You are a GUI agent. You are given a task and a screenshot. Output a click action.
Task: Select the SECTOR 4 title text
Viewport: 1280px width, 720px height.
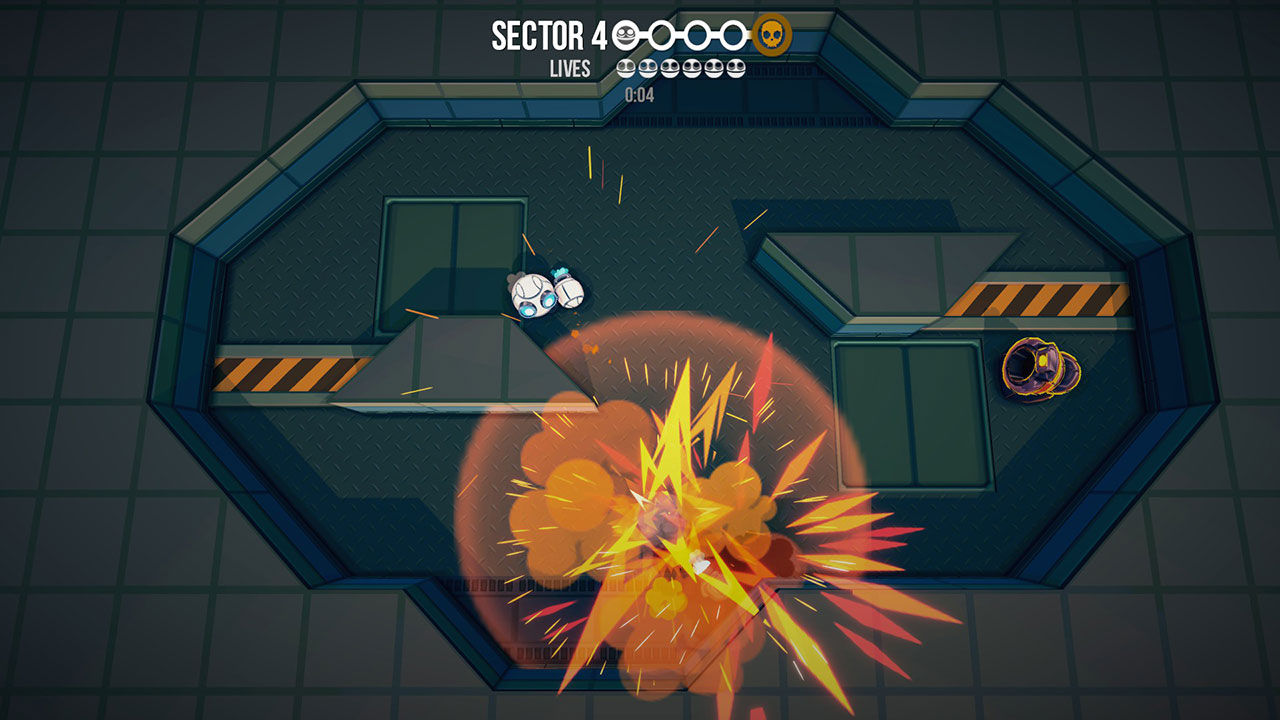point(549,34)
